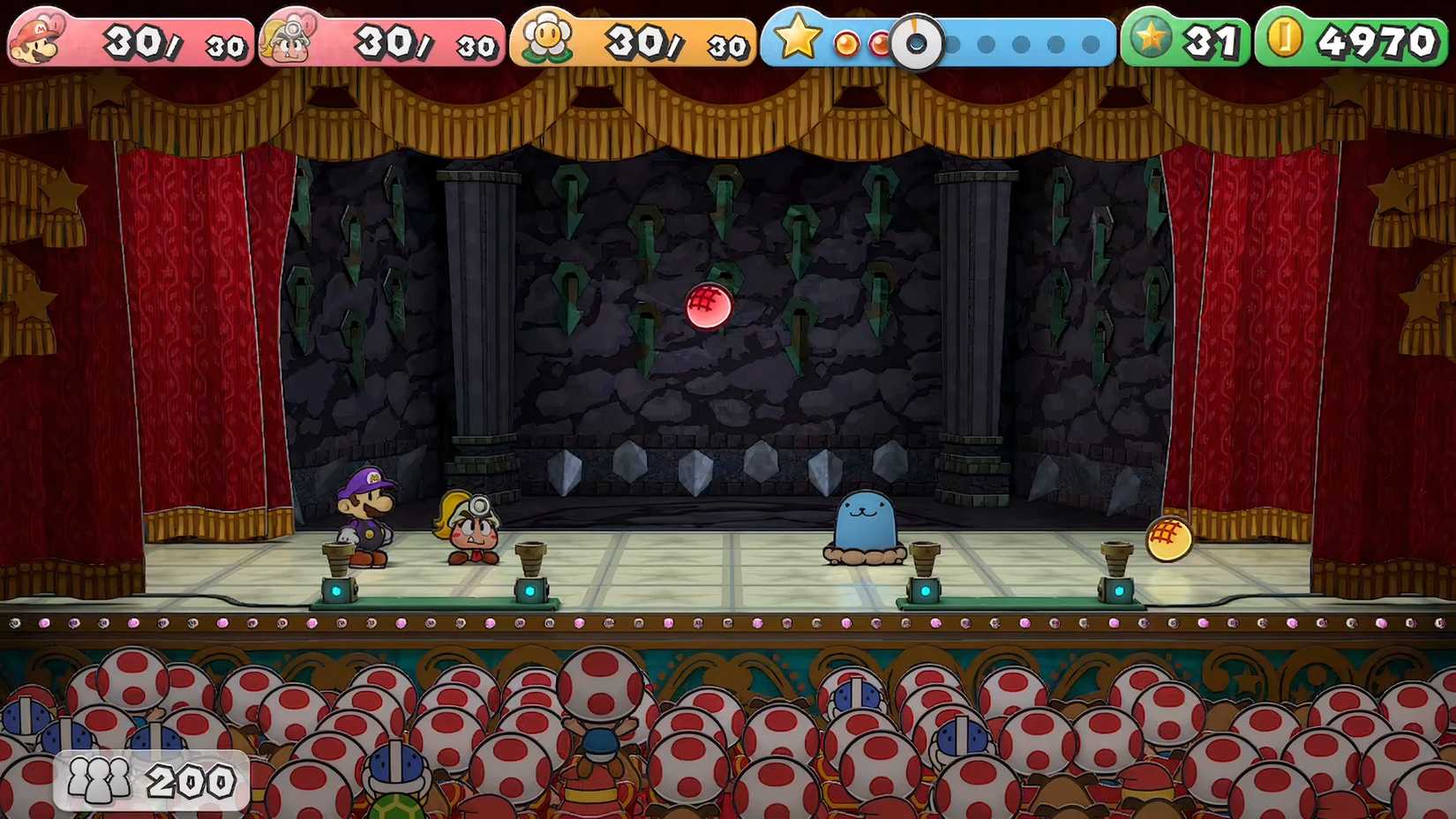Click the flower icon on the FP meter
The width and height of the screenshot is (1456, 819).
547,35
